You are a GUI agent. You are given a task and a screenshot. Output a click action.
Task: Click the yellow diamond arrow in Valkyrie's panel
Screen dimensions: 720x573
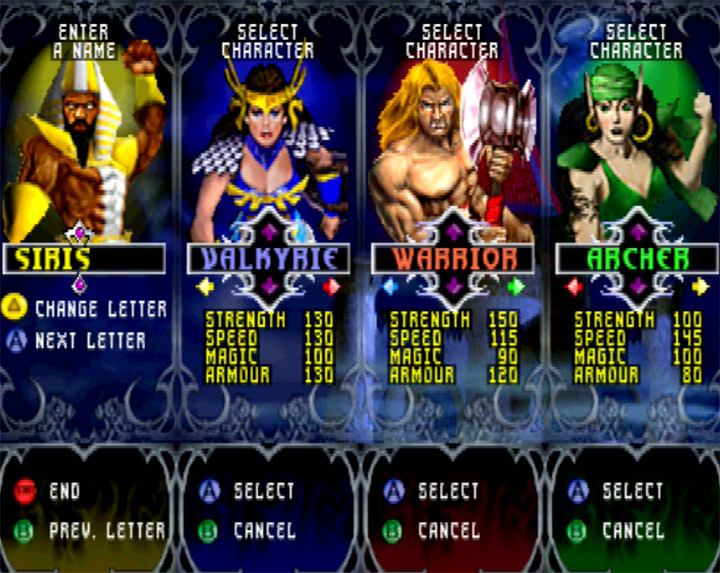click(206, 287)
